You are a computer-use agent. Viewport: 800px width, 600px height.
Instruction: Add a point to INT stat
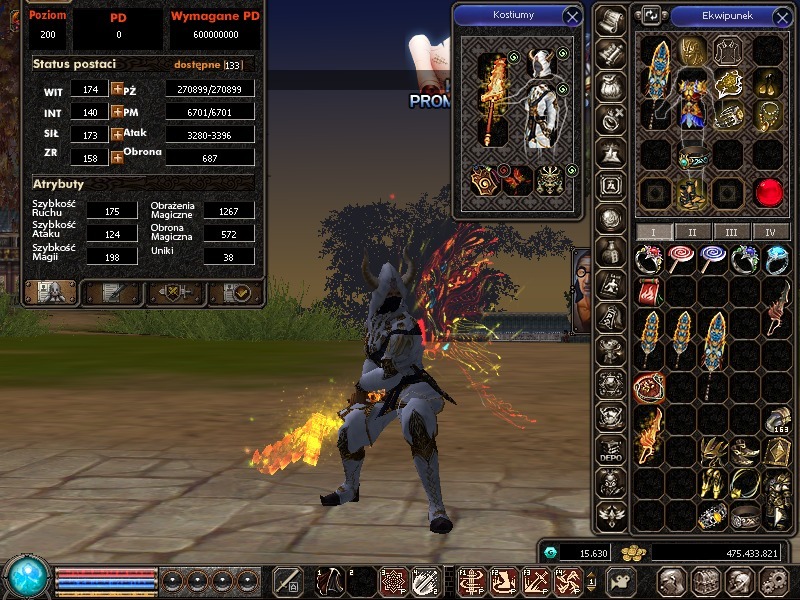coord(117,112)
